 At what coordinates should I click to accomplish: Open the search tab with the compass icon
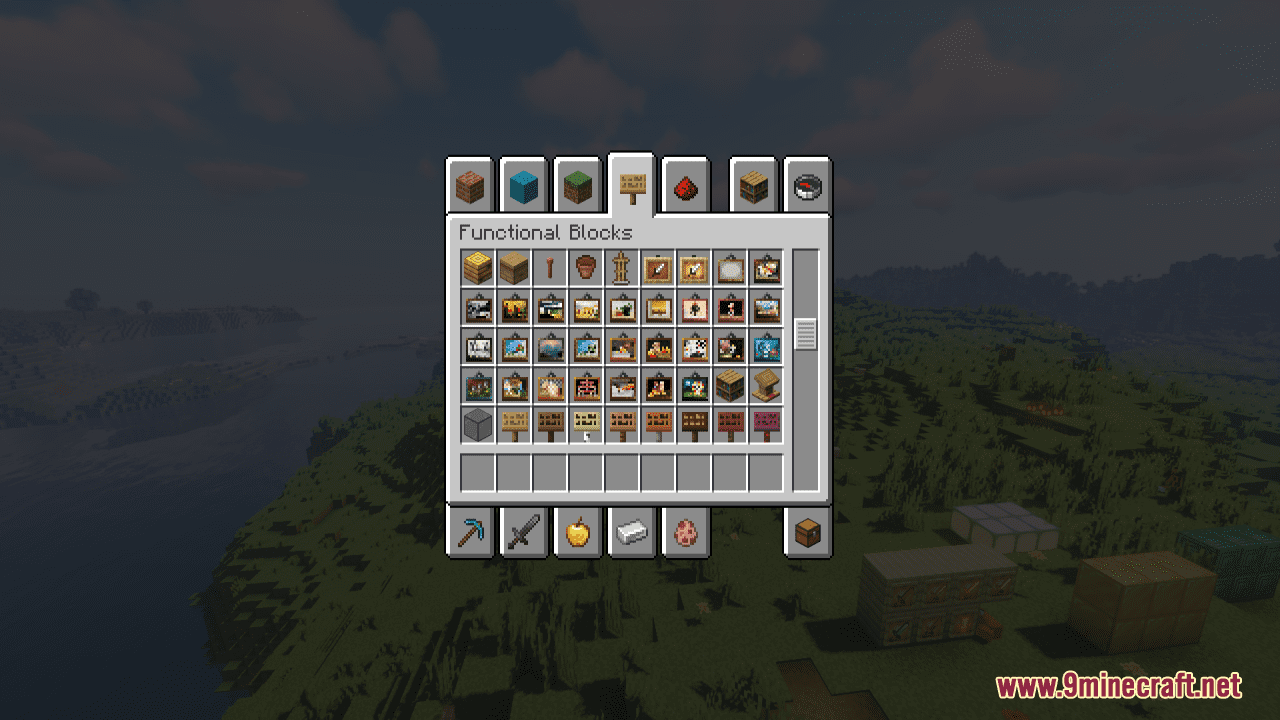[809, 186]
